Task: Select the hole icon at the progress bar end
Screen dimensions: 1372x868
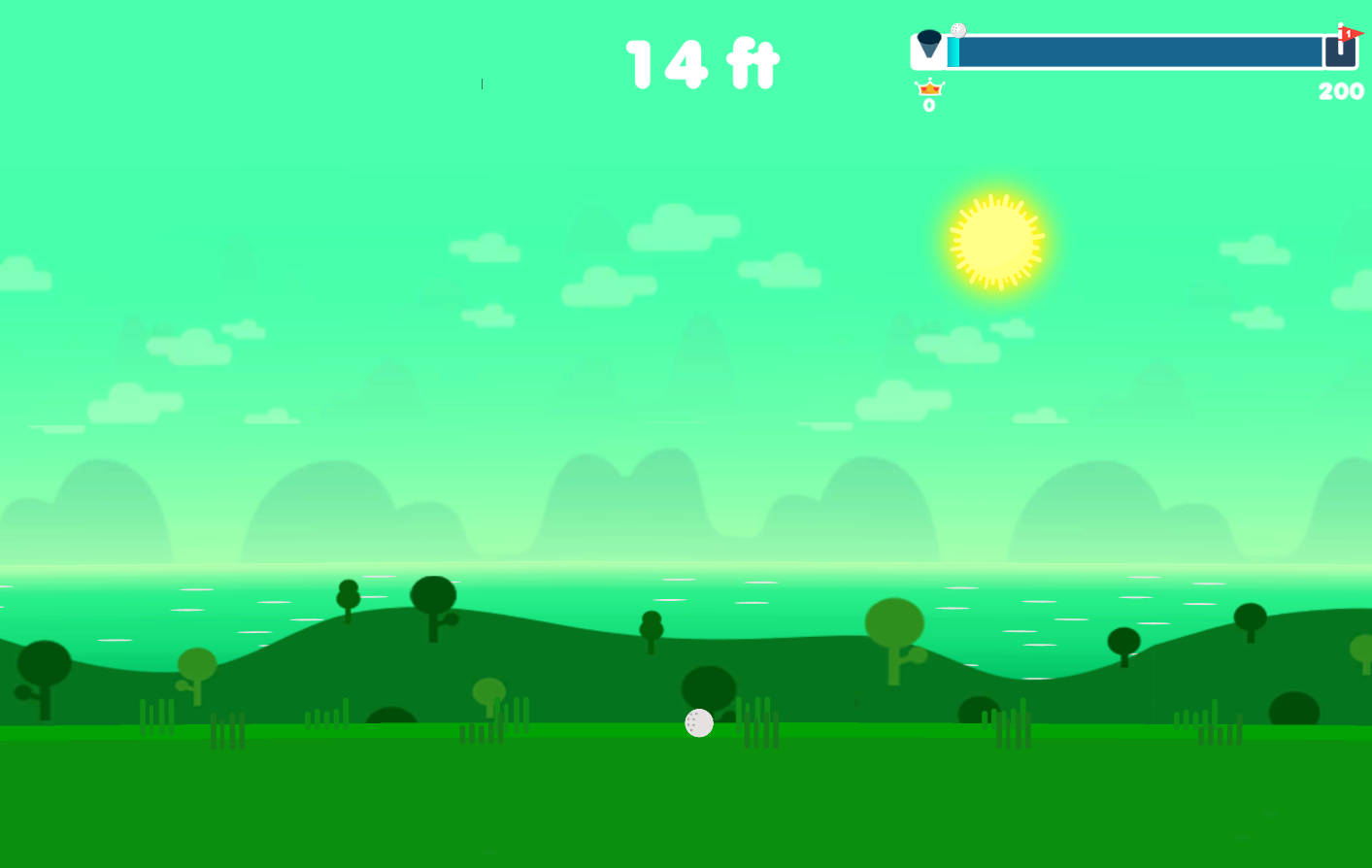Action: tap(1340, 51)
